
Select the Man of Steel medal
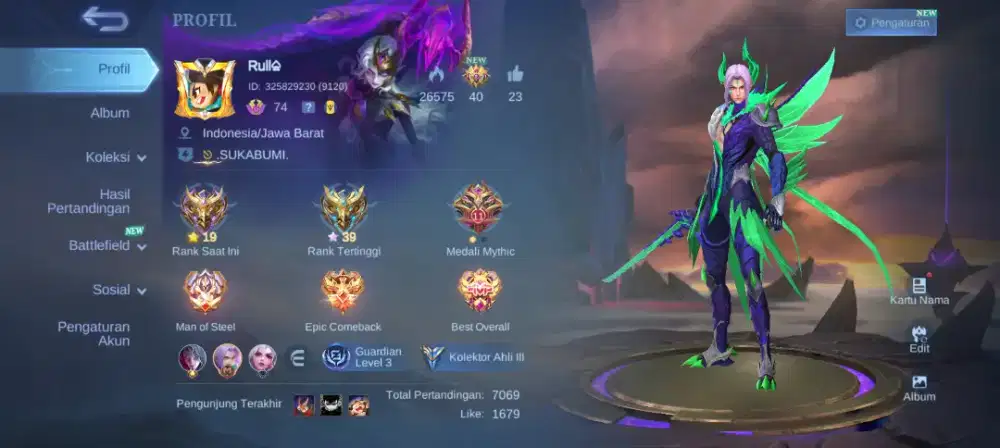tap(205, 292)
